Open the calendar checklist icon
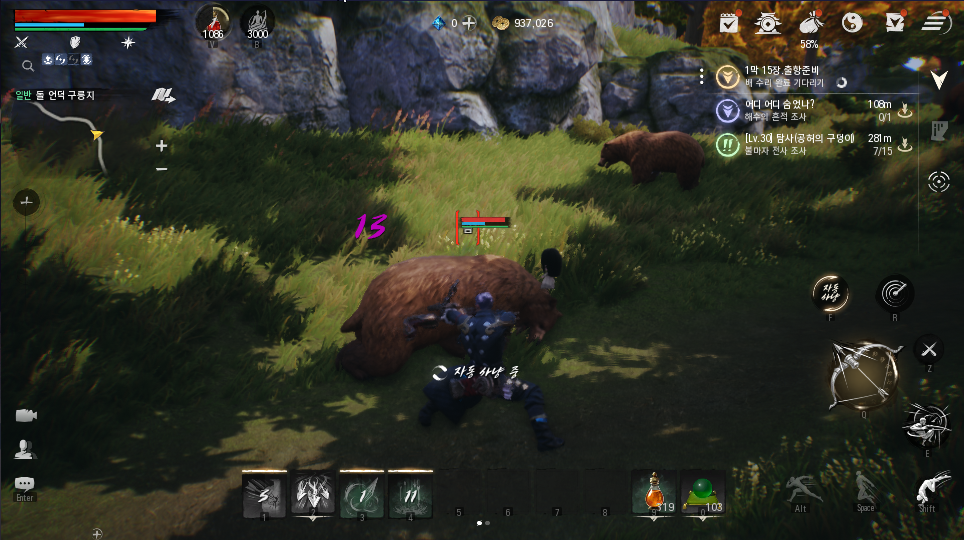964x540 pixels. [x=729, y=22]
